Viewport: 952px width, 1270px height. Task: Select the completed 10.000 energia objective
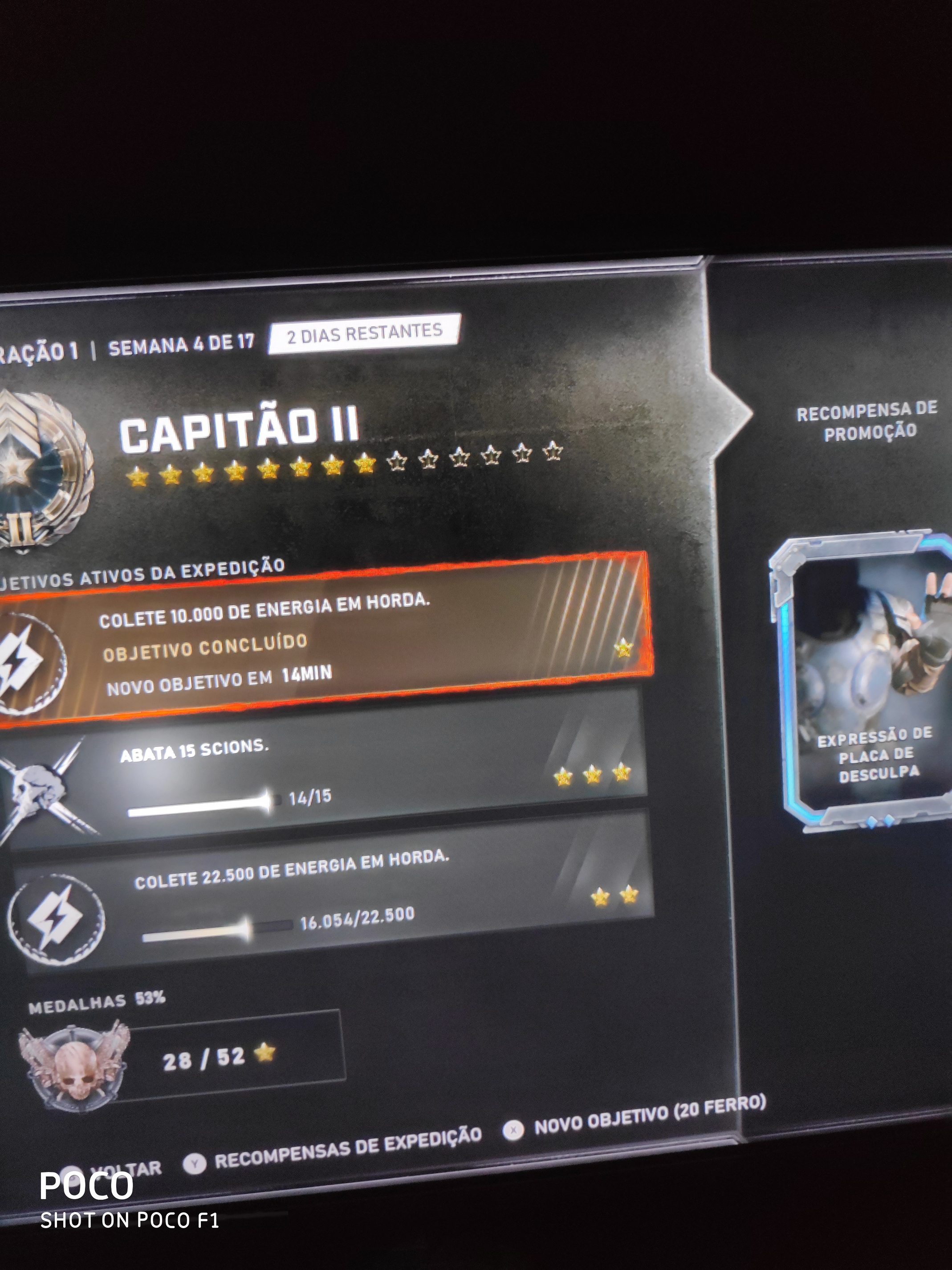[321, 640]
